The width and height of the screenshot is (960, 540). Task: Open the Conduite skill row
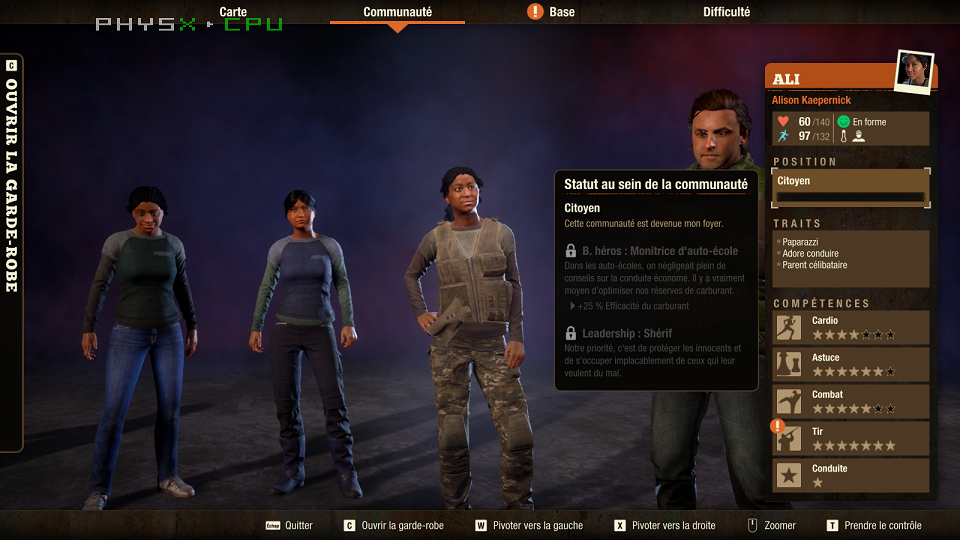851,475
